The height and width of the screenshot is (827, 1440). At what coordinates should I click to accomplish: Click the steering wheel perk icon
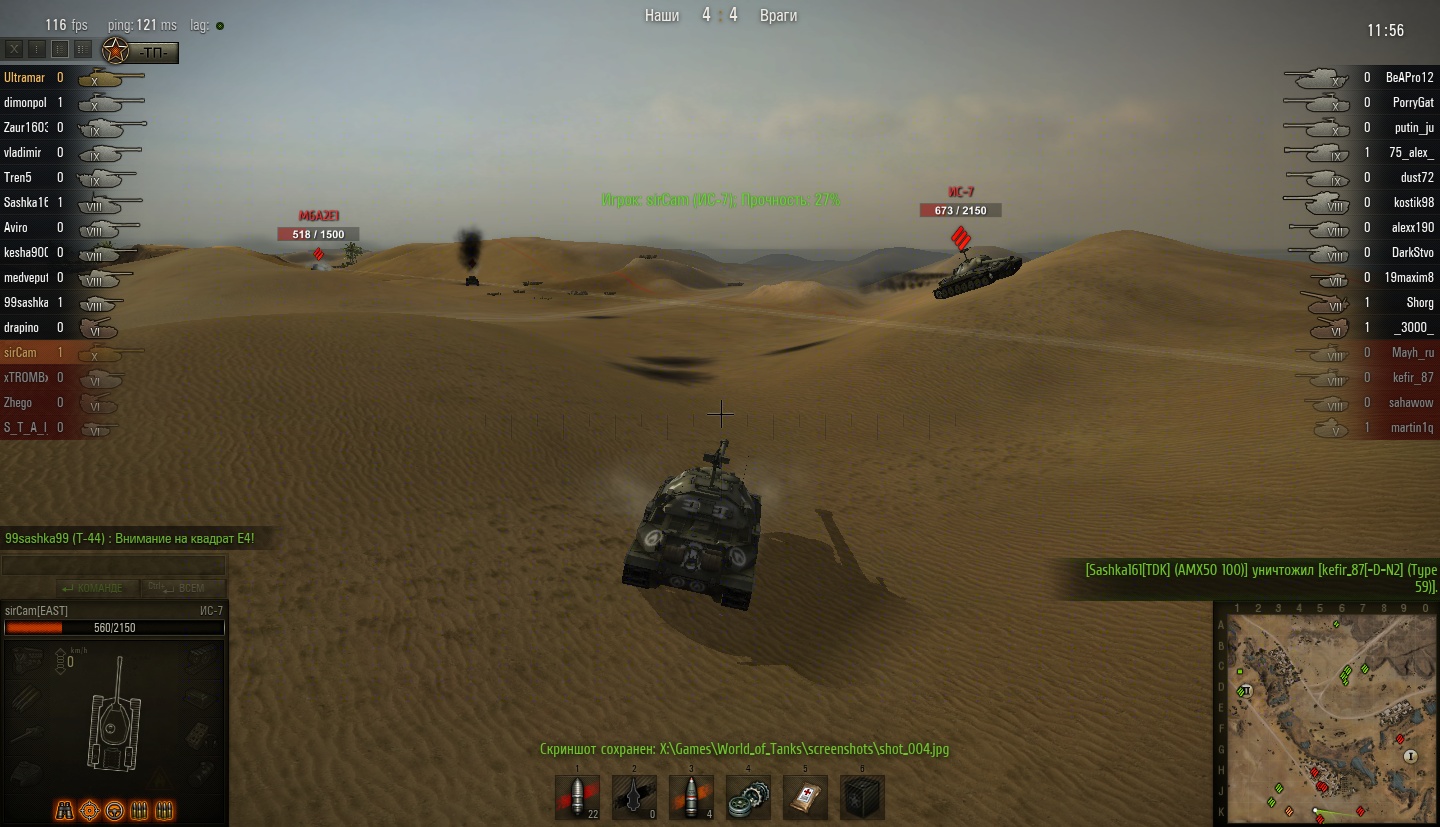point(115,810)
